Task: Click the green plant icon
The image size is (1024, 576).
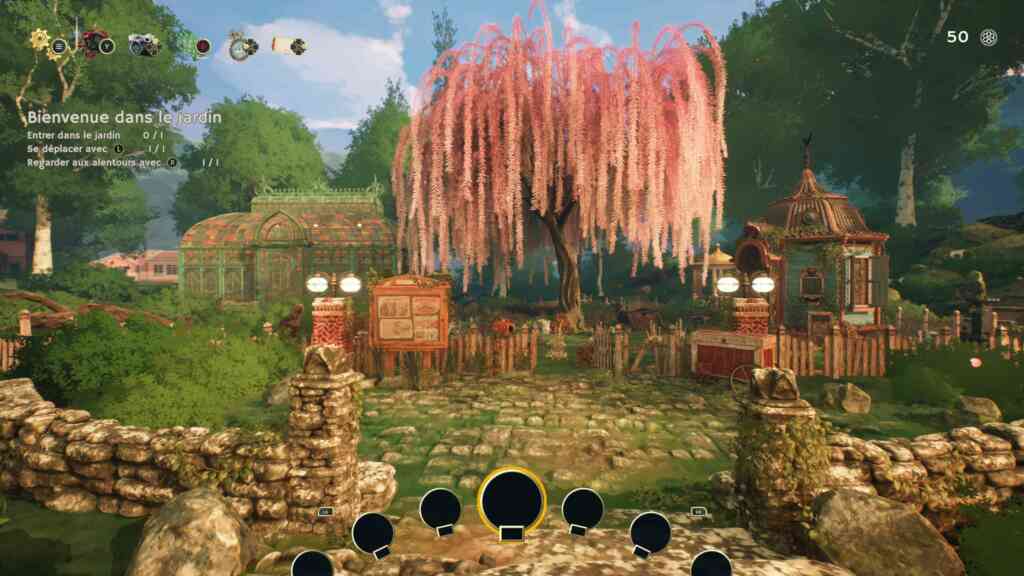Action: coord(190,44)
